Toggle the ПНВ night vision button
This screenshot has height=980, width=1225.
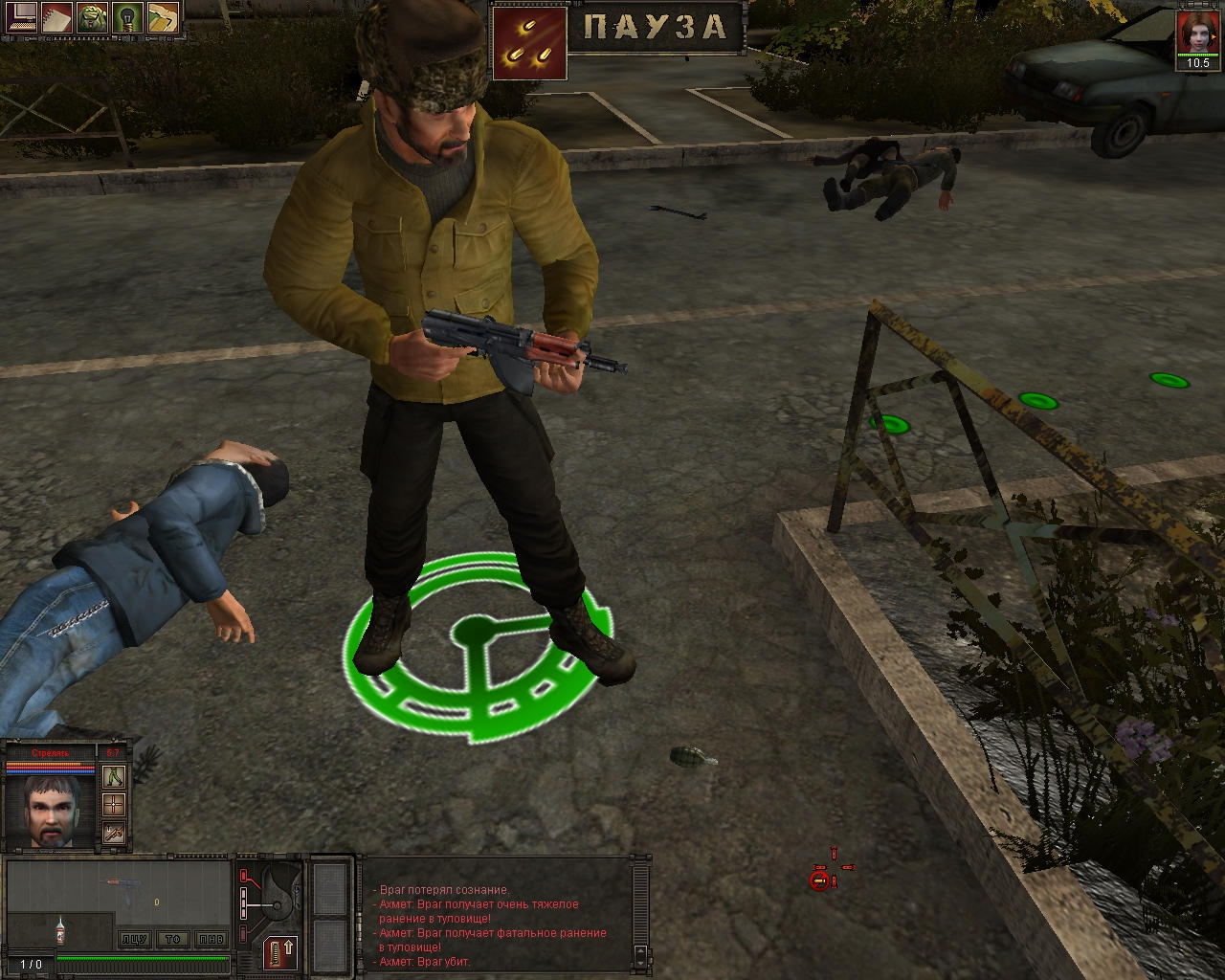210,939
